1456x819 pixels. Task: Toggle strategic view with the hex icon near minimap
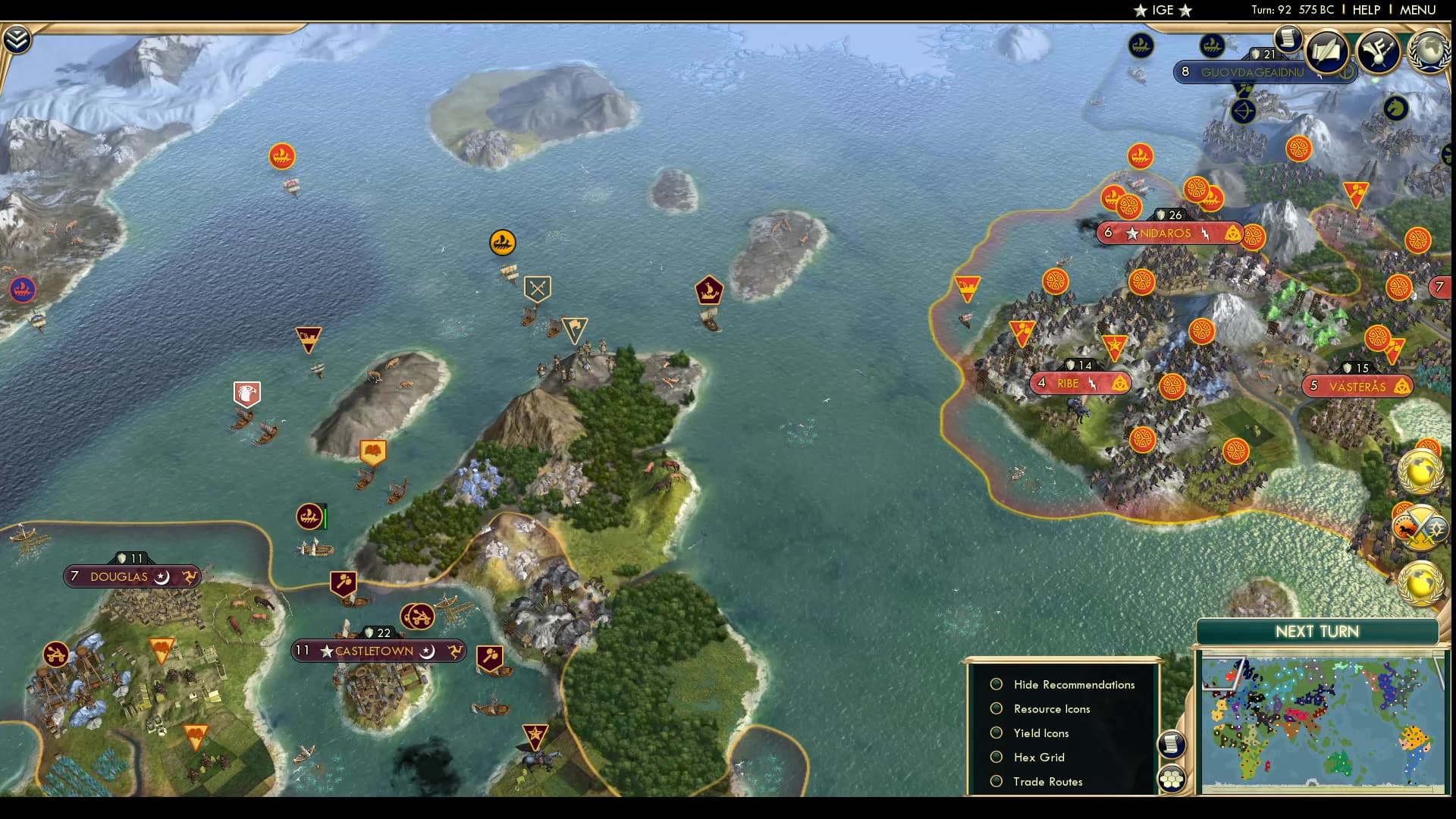[1172, 777]
